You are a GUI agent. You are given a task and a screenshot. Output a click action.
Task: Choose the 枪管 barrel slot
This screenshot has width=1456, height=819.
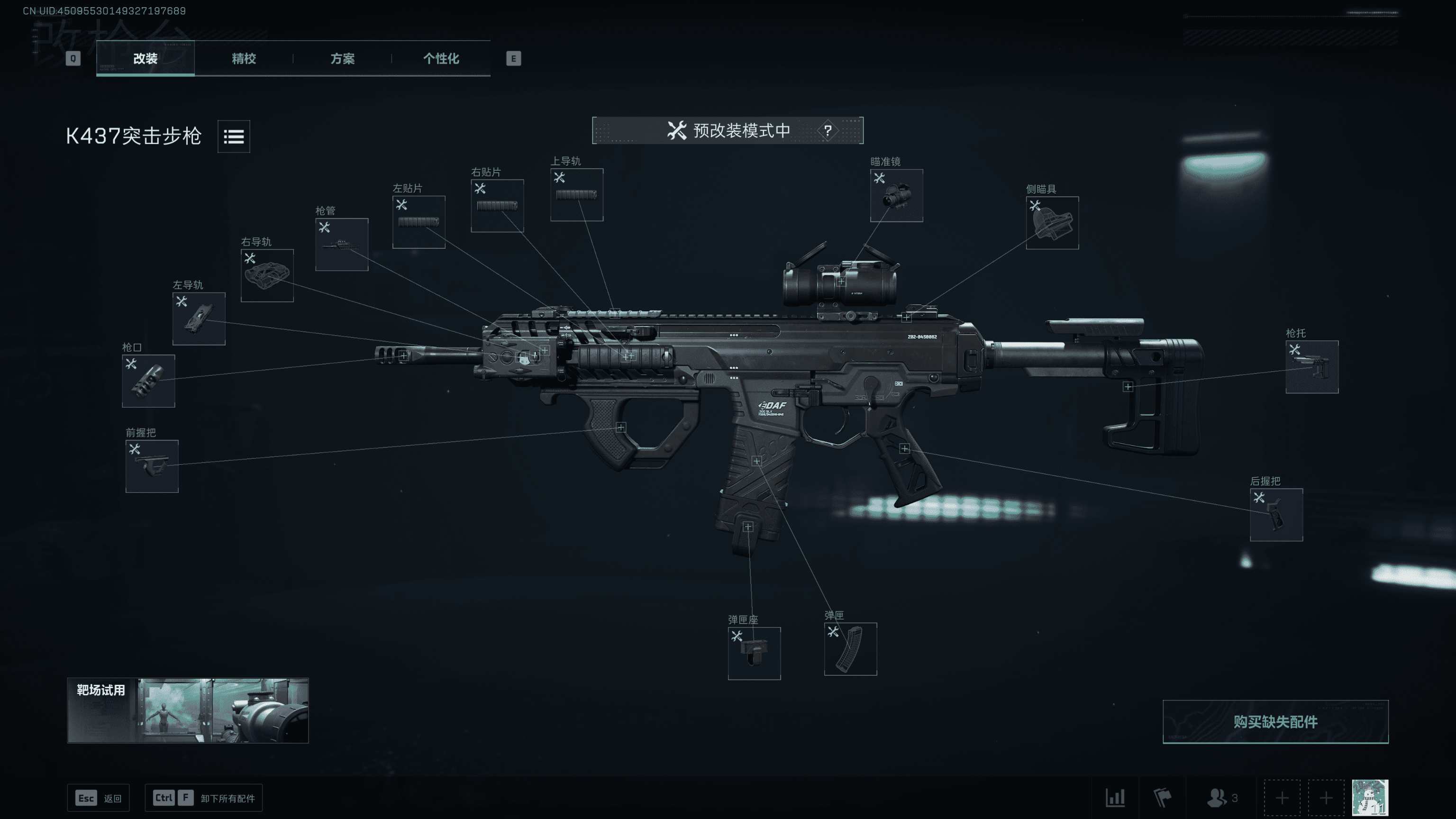click(342, 245)
